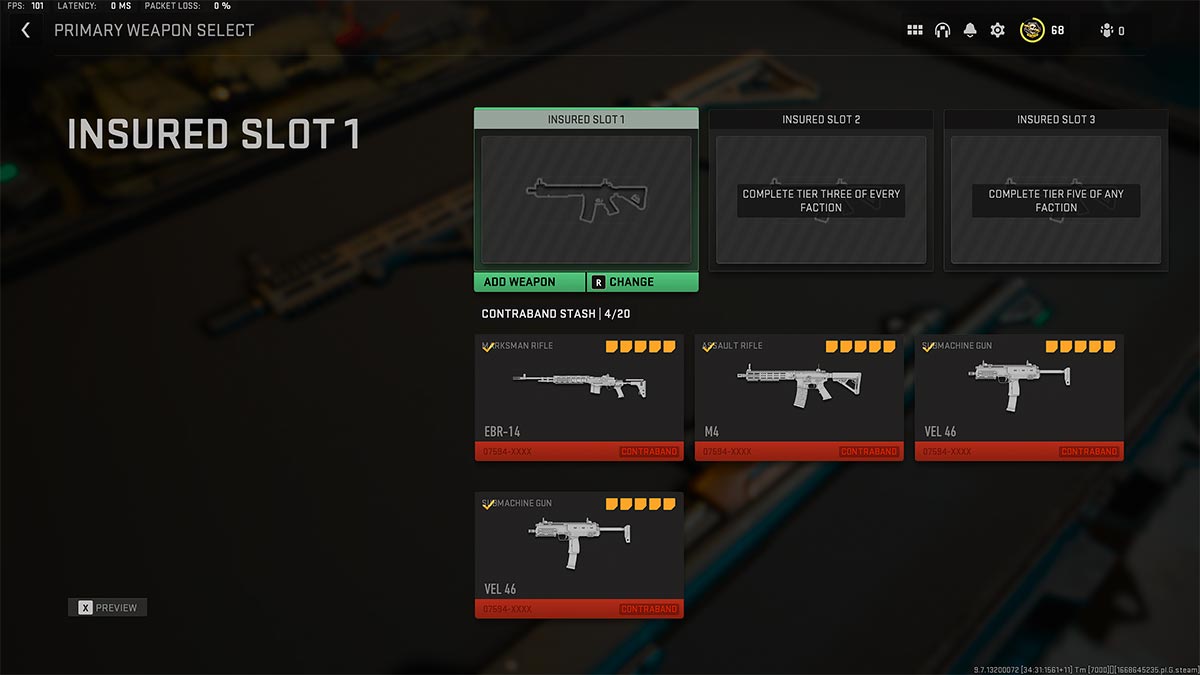1200x675 pixels.
Task: Choose the locked Insured Slot 2 panel
Action: click(821, 199)
